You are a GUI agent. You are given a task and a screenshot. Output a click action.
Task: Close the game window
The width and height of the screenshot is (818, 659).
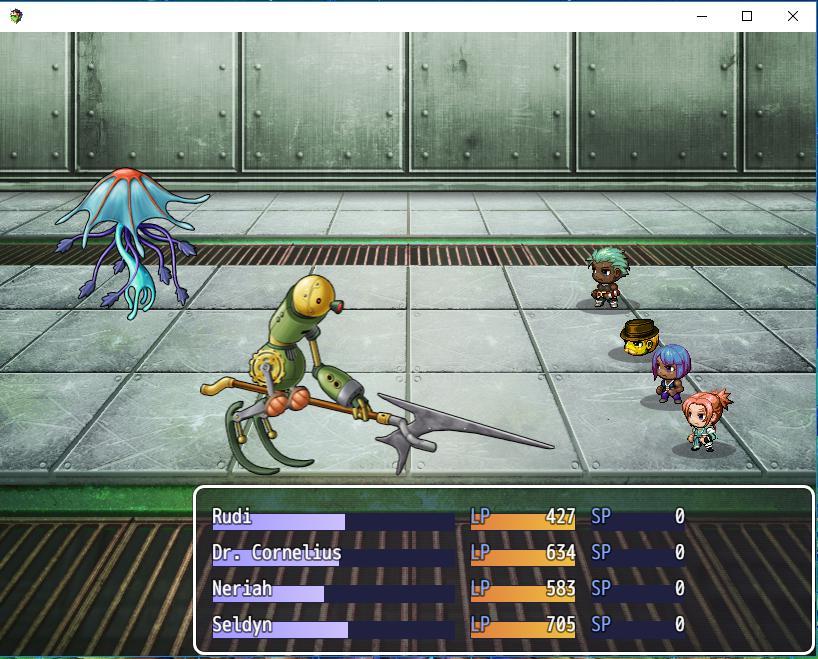pos(793,16)
